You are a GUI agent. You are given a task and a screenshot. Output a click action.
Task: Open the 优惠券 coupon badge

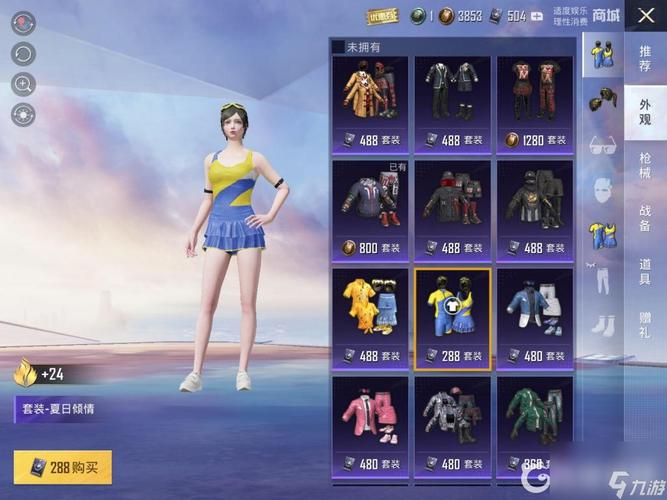tap(383, 16)
